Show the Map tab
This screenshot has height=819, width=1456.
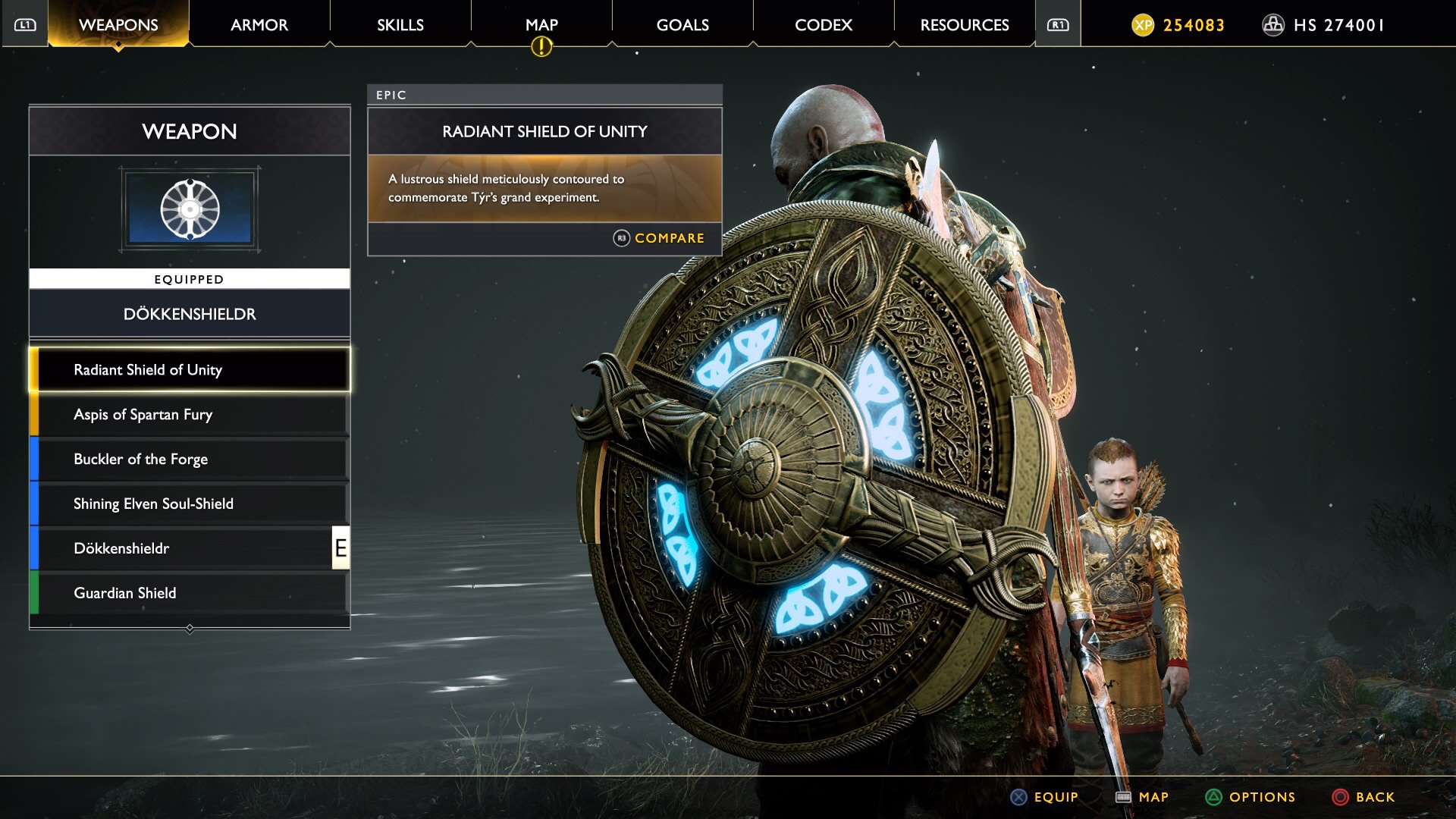pos(541,25)
